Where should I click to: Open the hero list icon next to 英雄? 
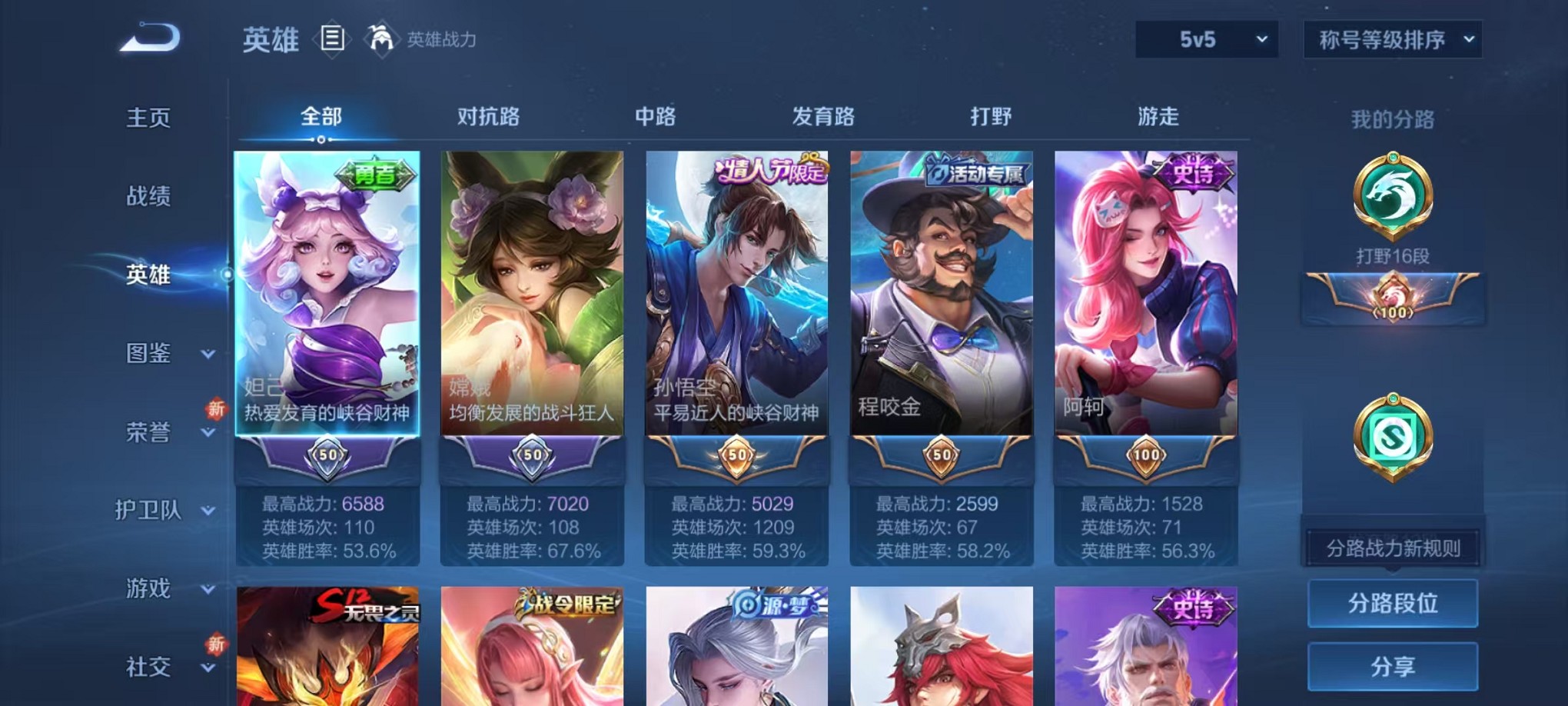[x=332, y=38]
